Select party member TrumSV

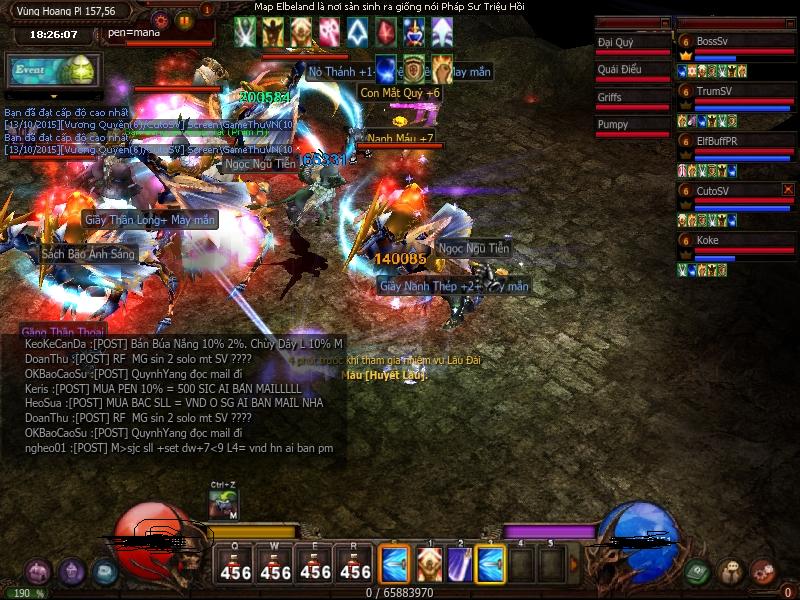pyautogui.click(x=714, y=91)
